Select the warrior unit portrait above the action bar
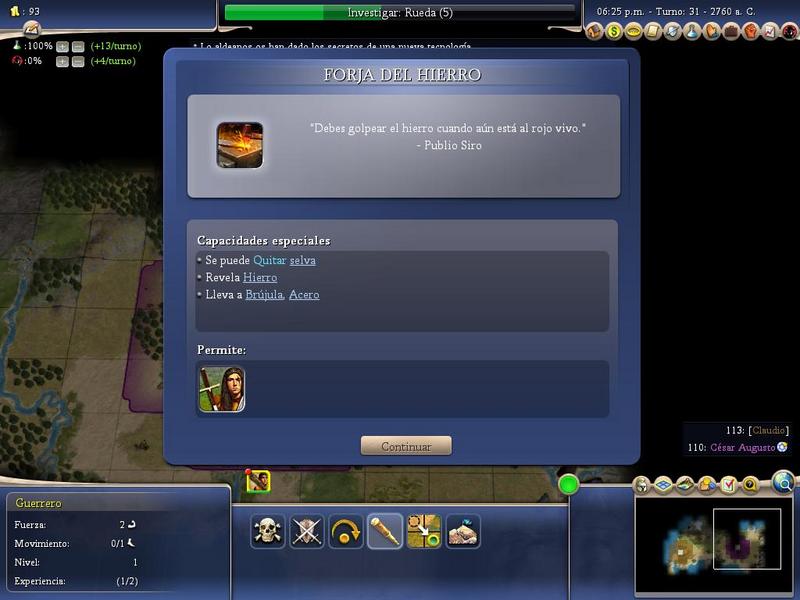This screenshot has height=600, width=800. tap(258, 482)
